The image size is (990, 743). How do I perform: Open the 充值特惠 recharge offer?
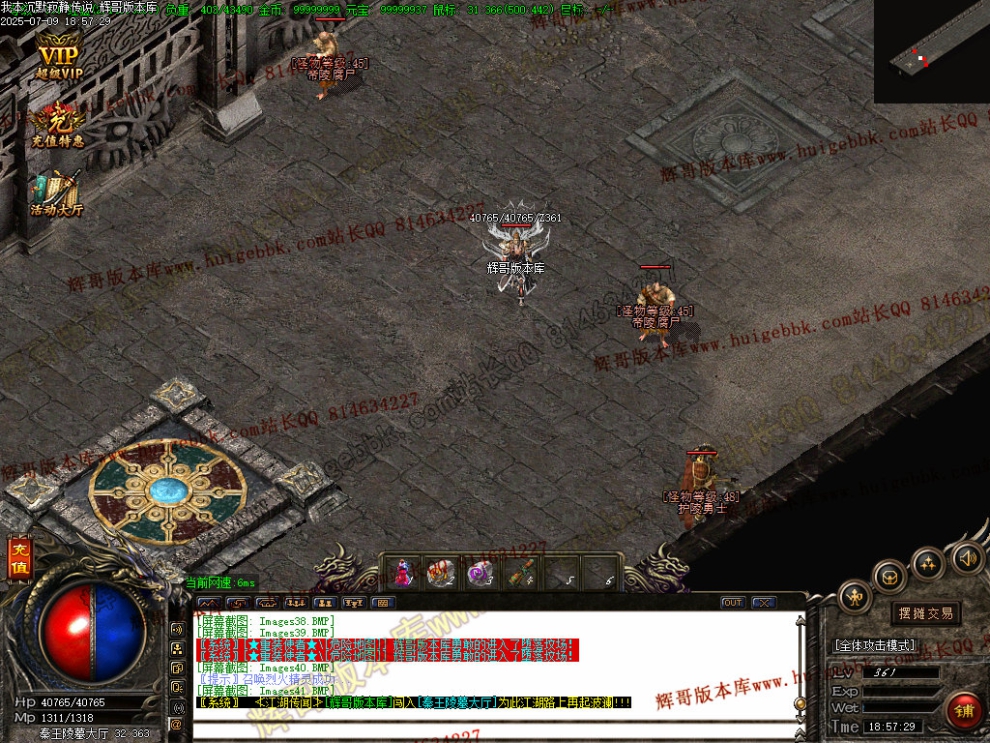[57, 123]
